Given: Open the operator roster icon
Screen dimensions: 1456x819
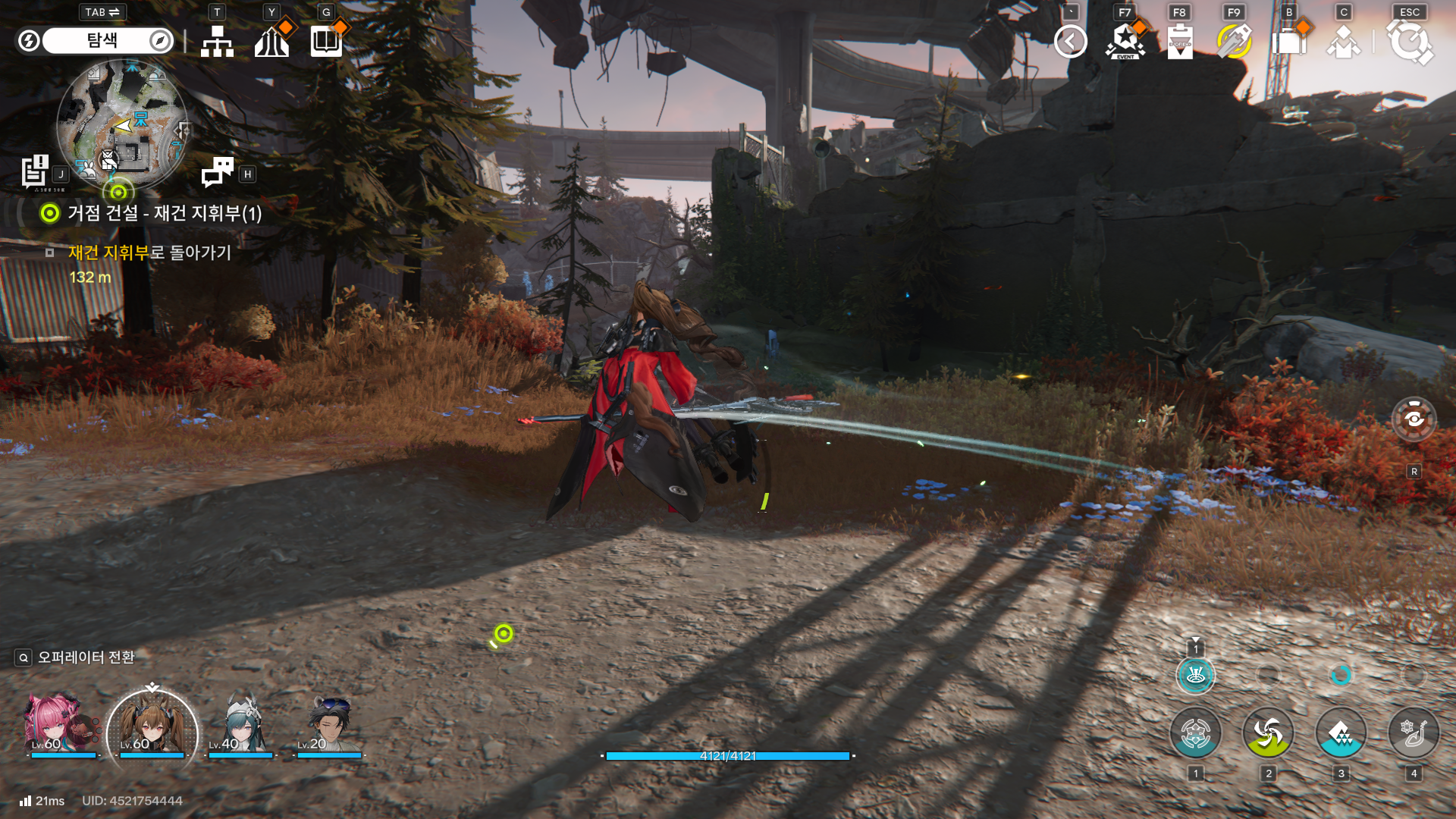Looking at the screenshot, I should 1343,42.
